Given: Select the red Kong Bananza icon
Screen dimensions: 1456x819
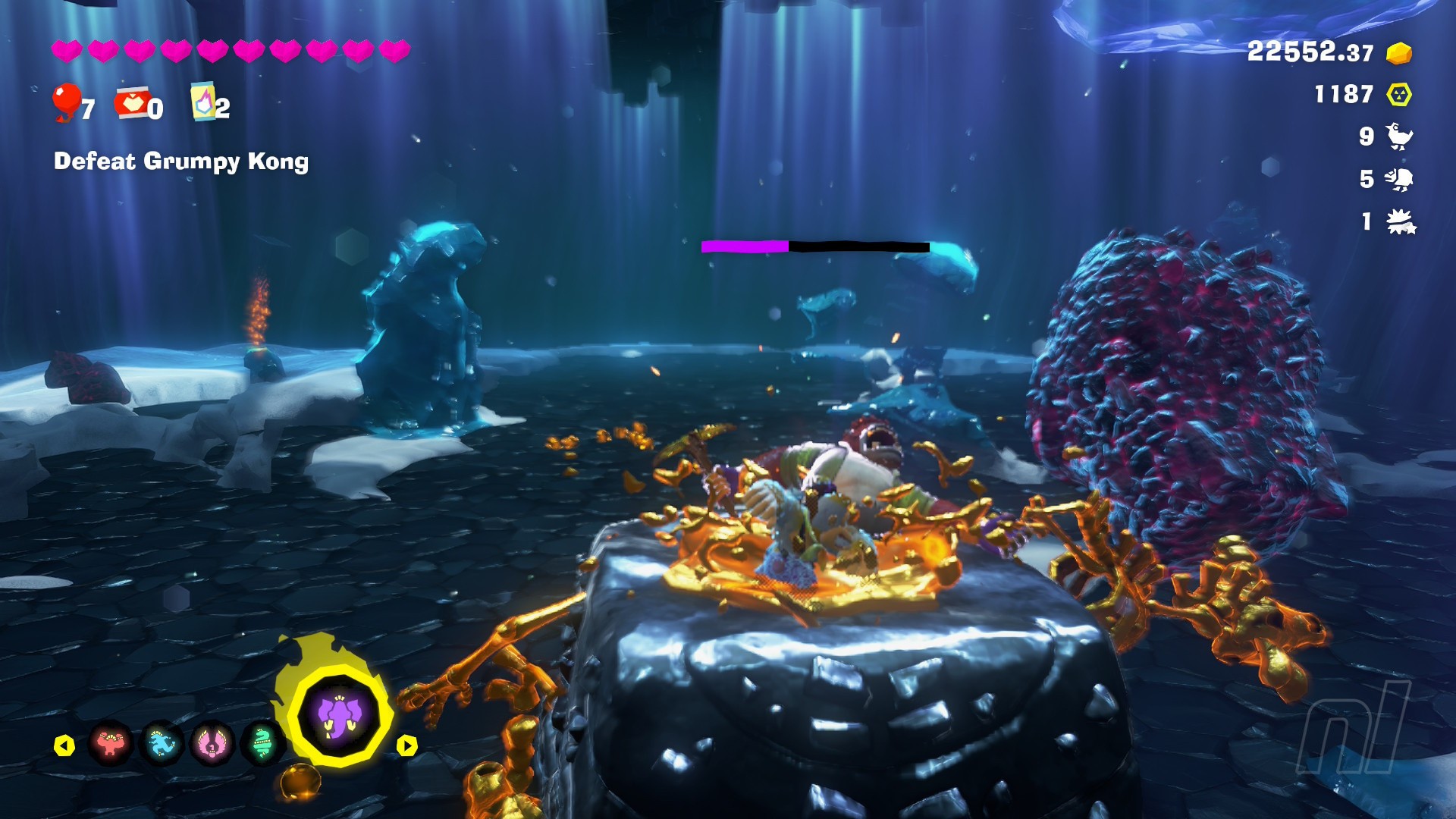Looking at the screenshot, I should (111, 744).
